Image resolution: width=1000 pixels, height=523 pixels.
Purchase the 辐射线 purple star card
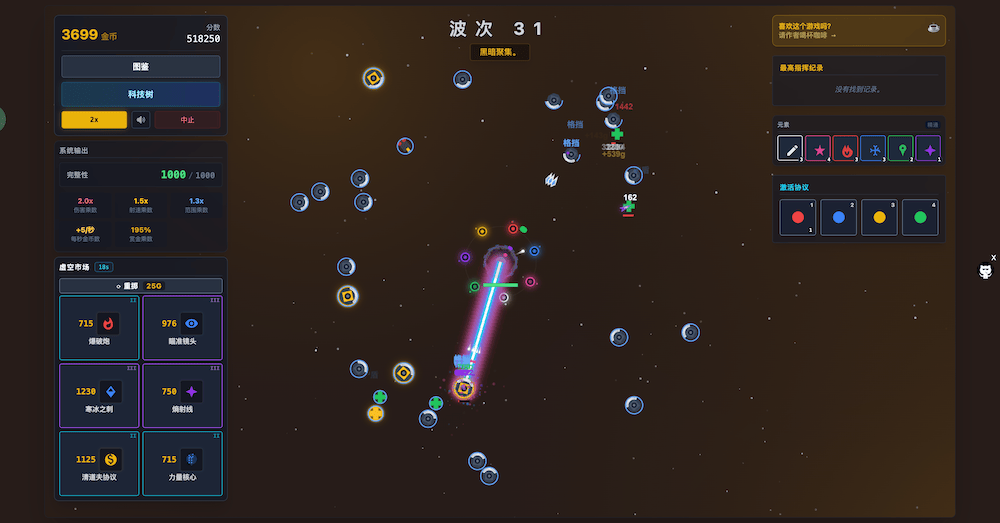[x=182, y=395]
